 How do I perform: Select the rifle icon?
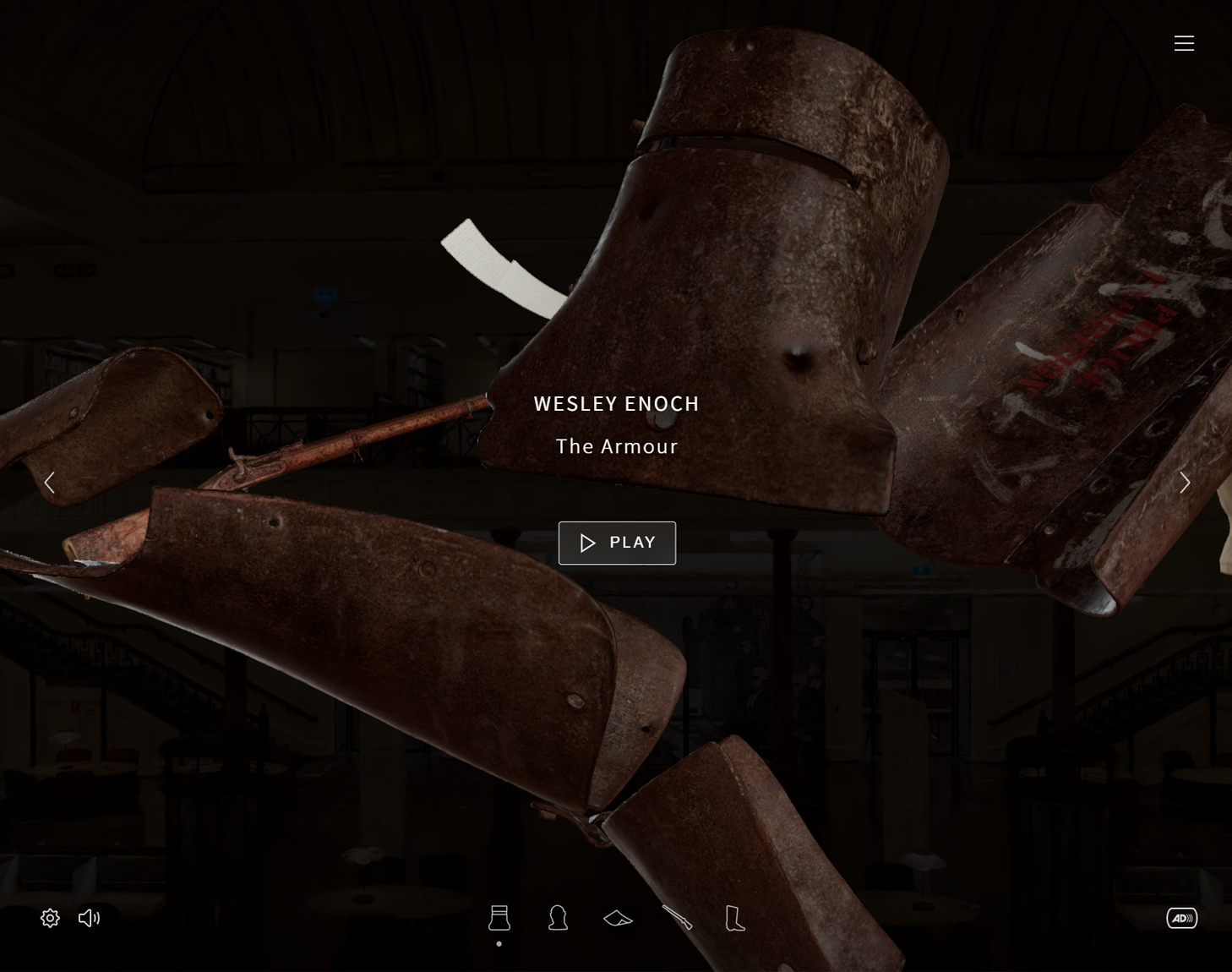point(677,918)
